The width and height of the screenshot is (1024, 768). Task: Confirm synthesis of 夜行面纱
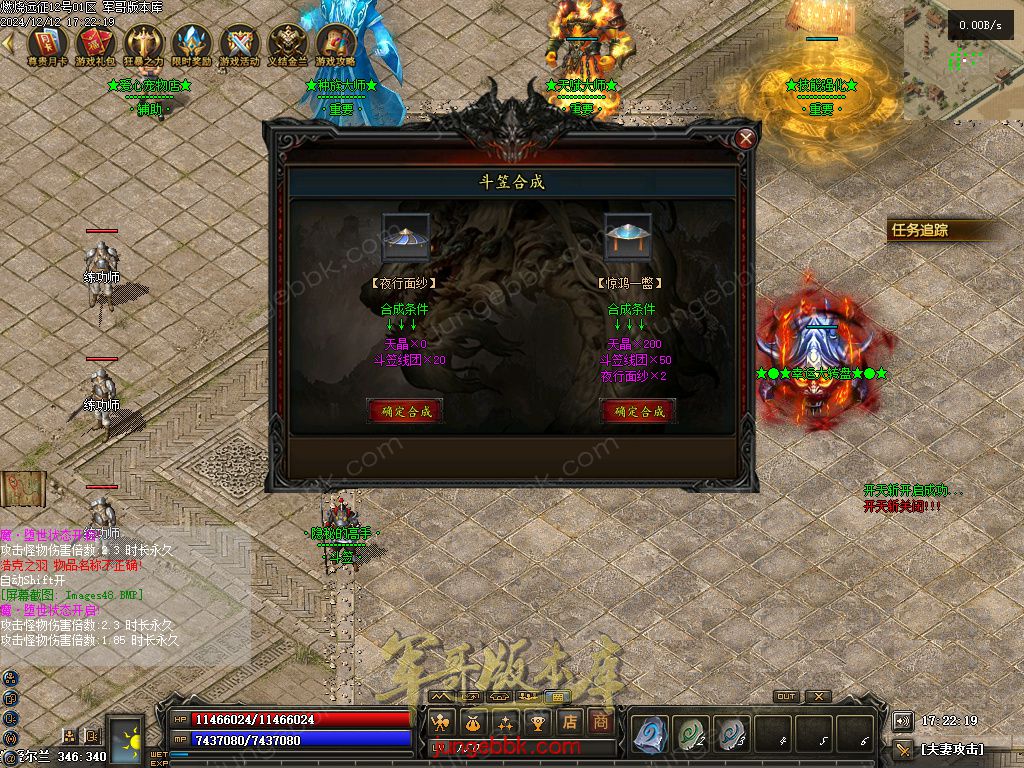tap(405, 411)
